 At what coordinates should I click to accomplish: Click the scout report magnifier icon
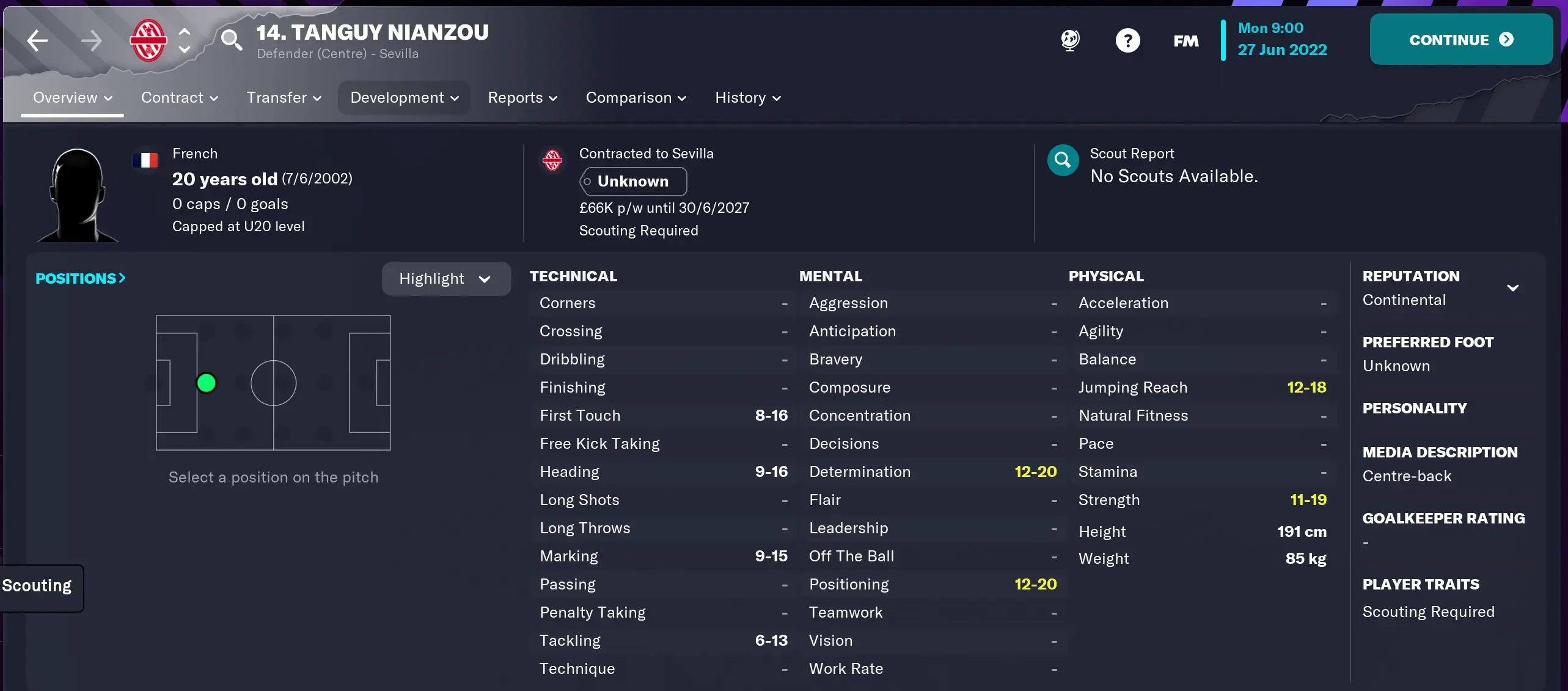point(1062,160)
